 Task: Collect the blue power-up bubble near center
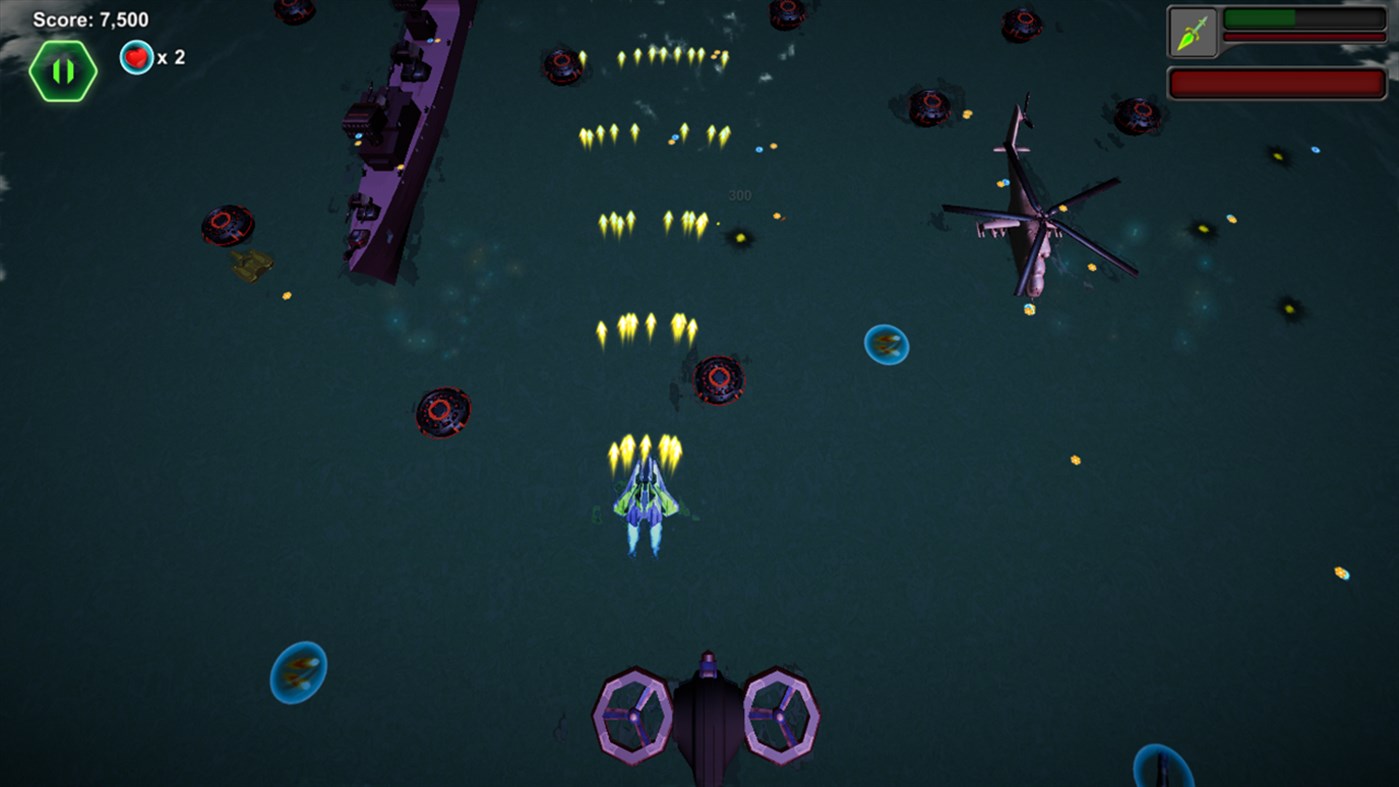[x=886, y=344]
